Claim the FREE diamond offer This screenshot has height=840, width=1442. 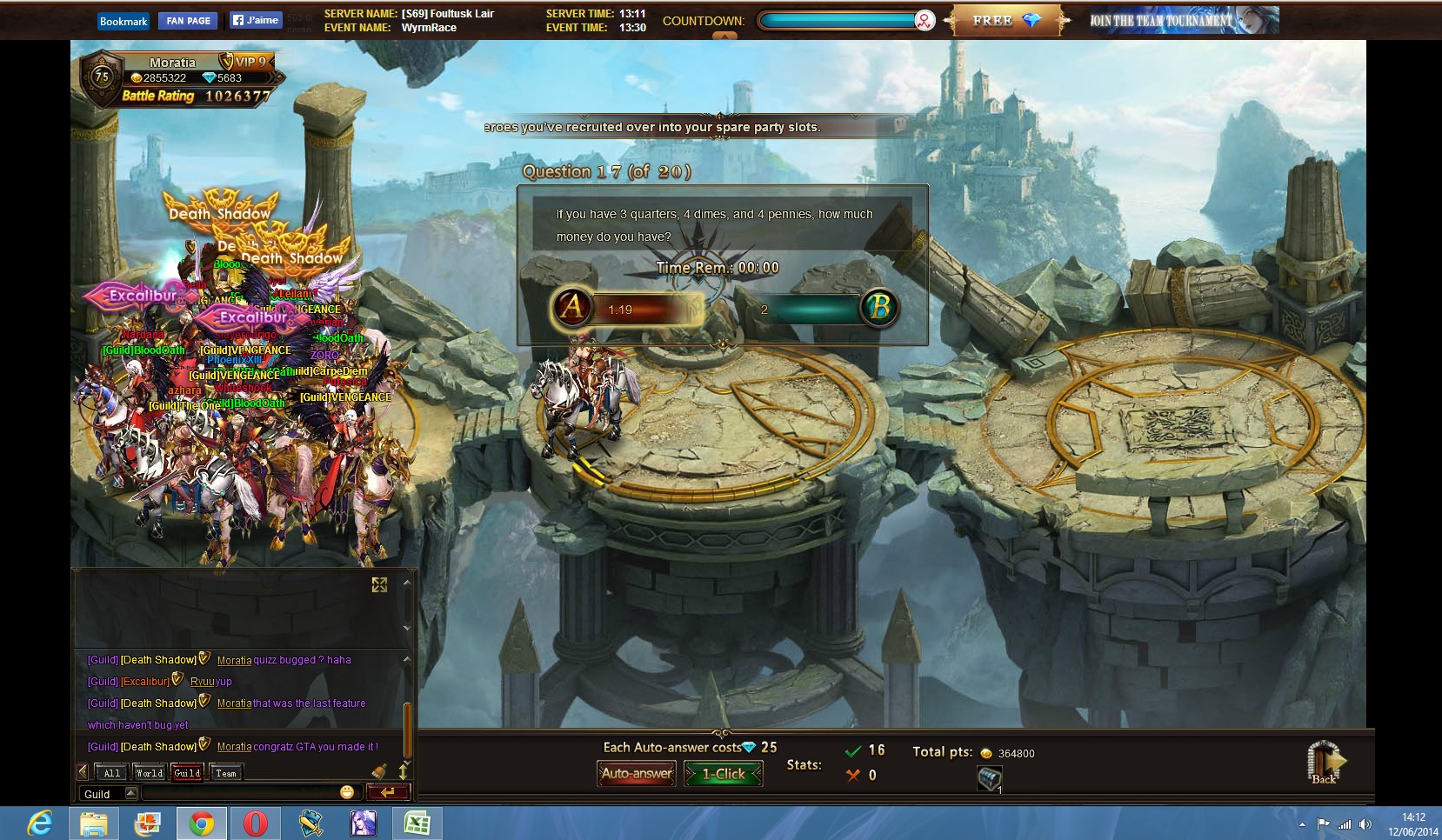pyautogui.click(x=1006, y=21)
